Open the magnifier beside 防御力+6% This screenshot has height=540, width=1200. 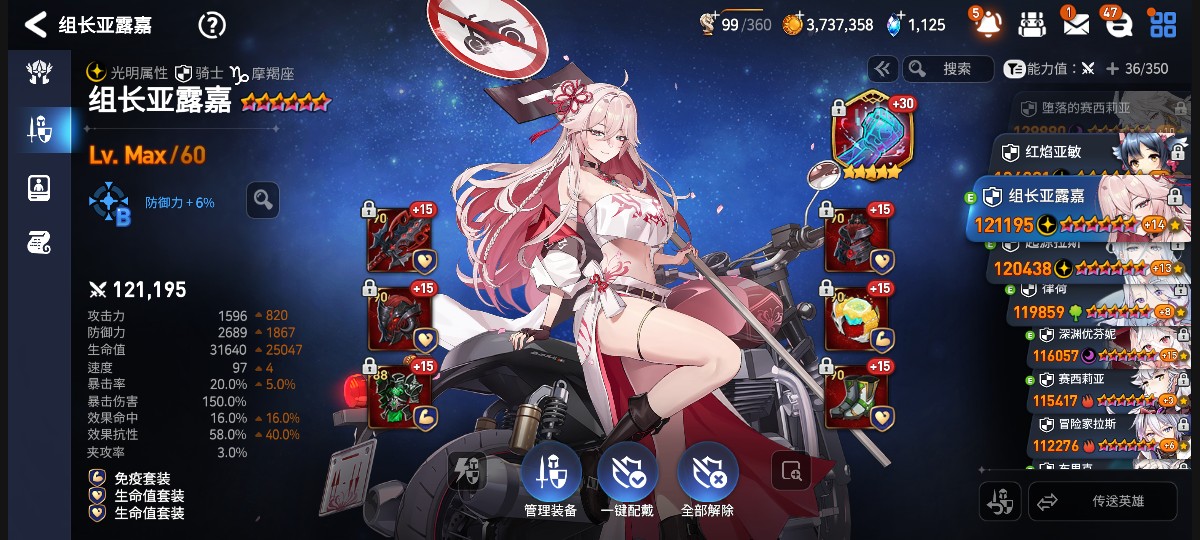pyautogui.click(x=263, y=200)
